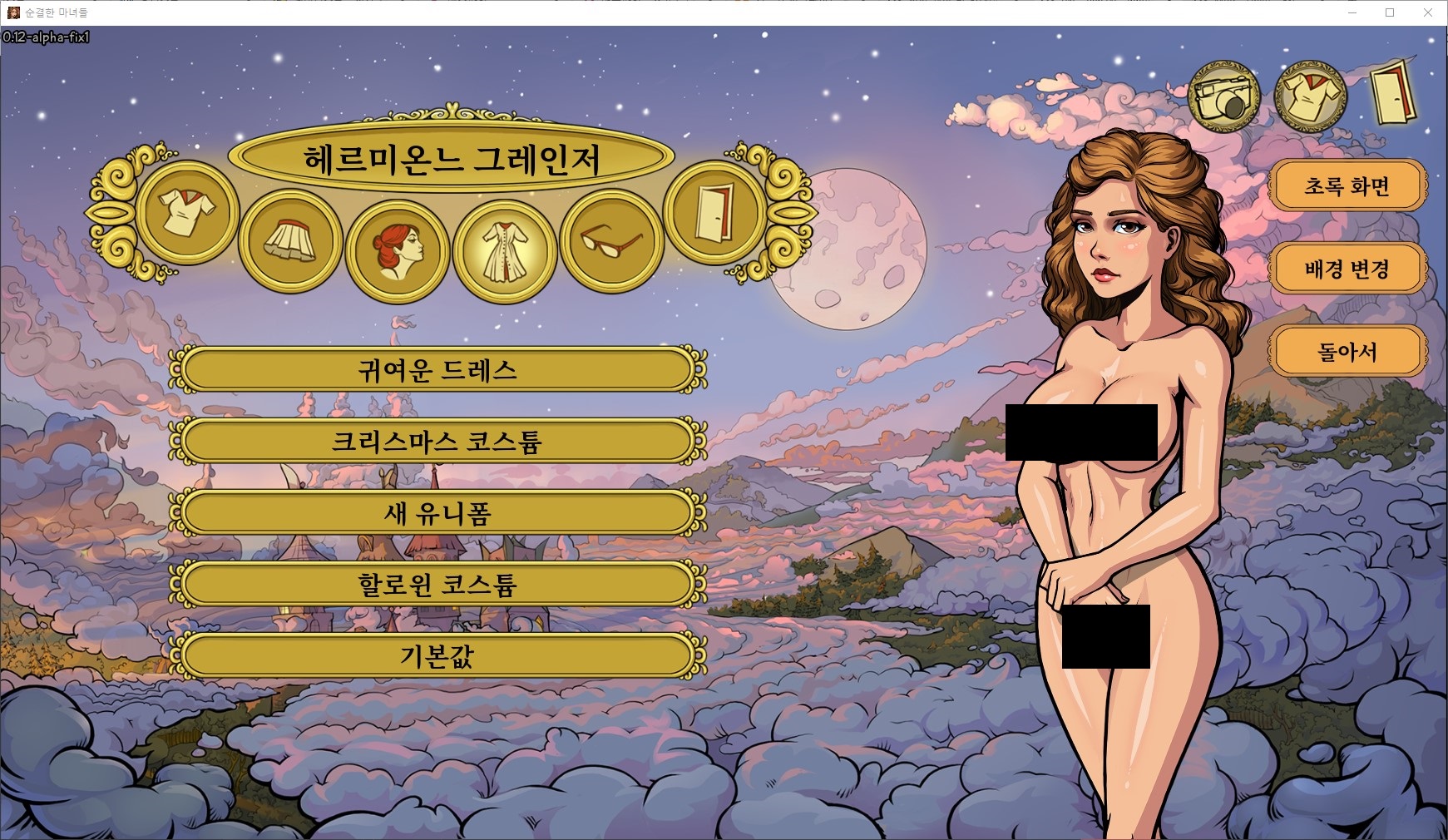Screen dimensions: 1448x840
Task: Select the shirt category tab
Action: click(x=187, y=212)
